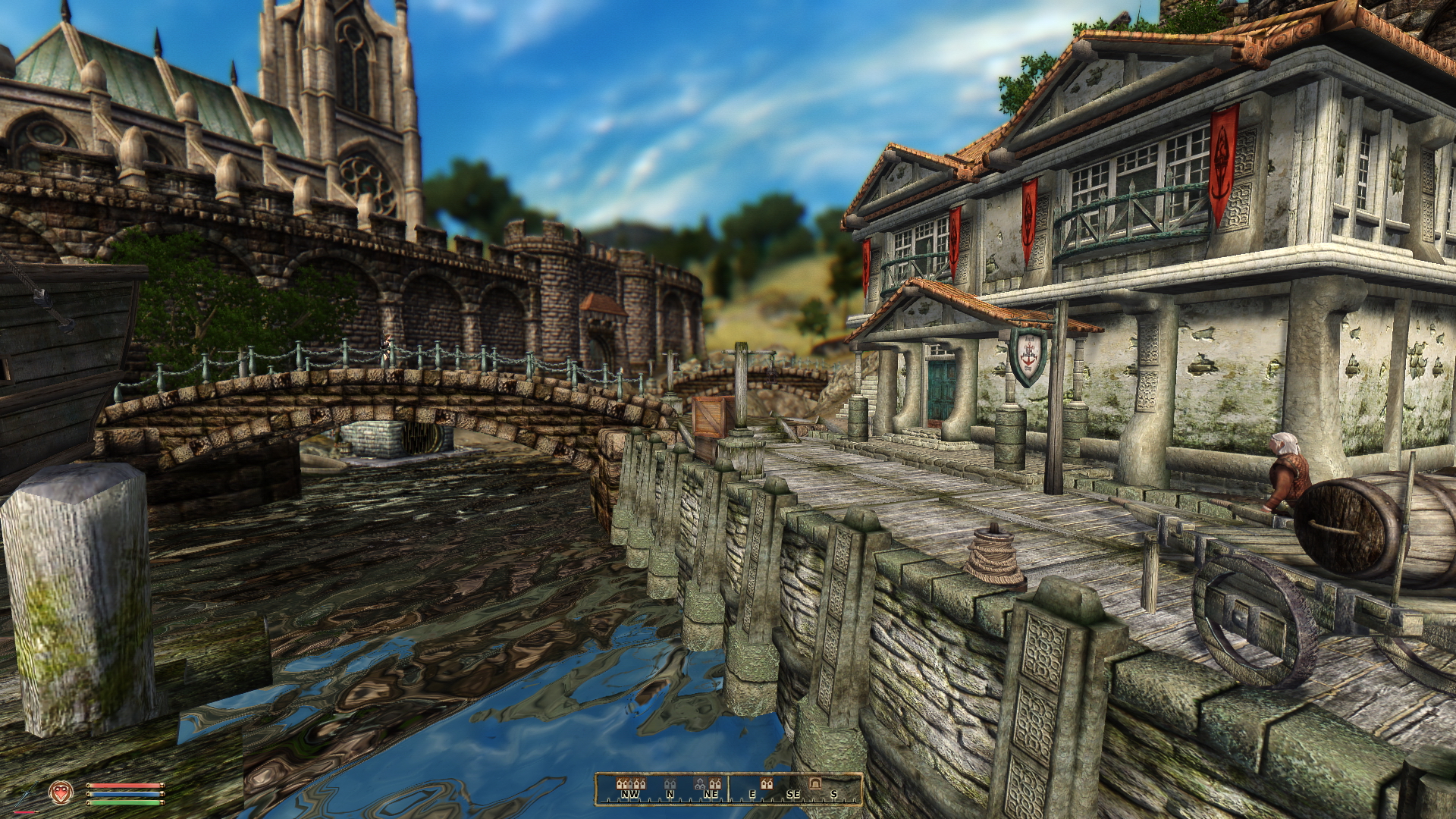The width and height of the screenshot is (1456, 819).
Task: Click the compass bar
Action: (729, 789)
